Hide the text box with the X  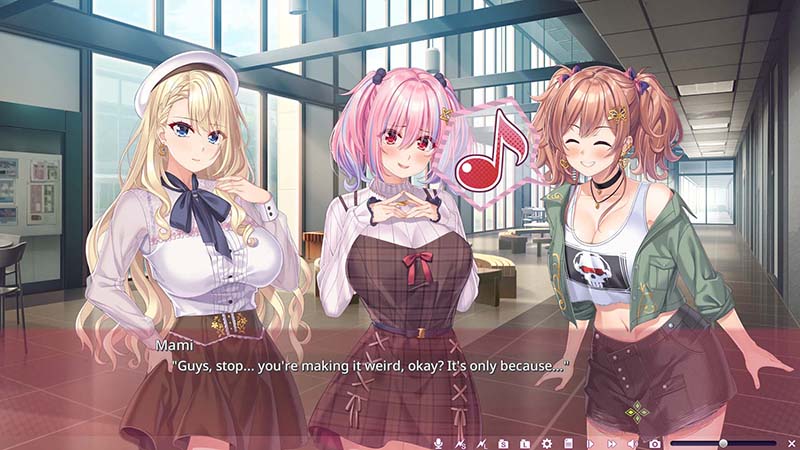pos(791,443)
